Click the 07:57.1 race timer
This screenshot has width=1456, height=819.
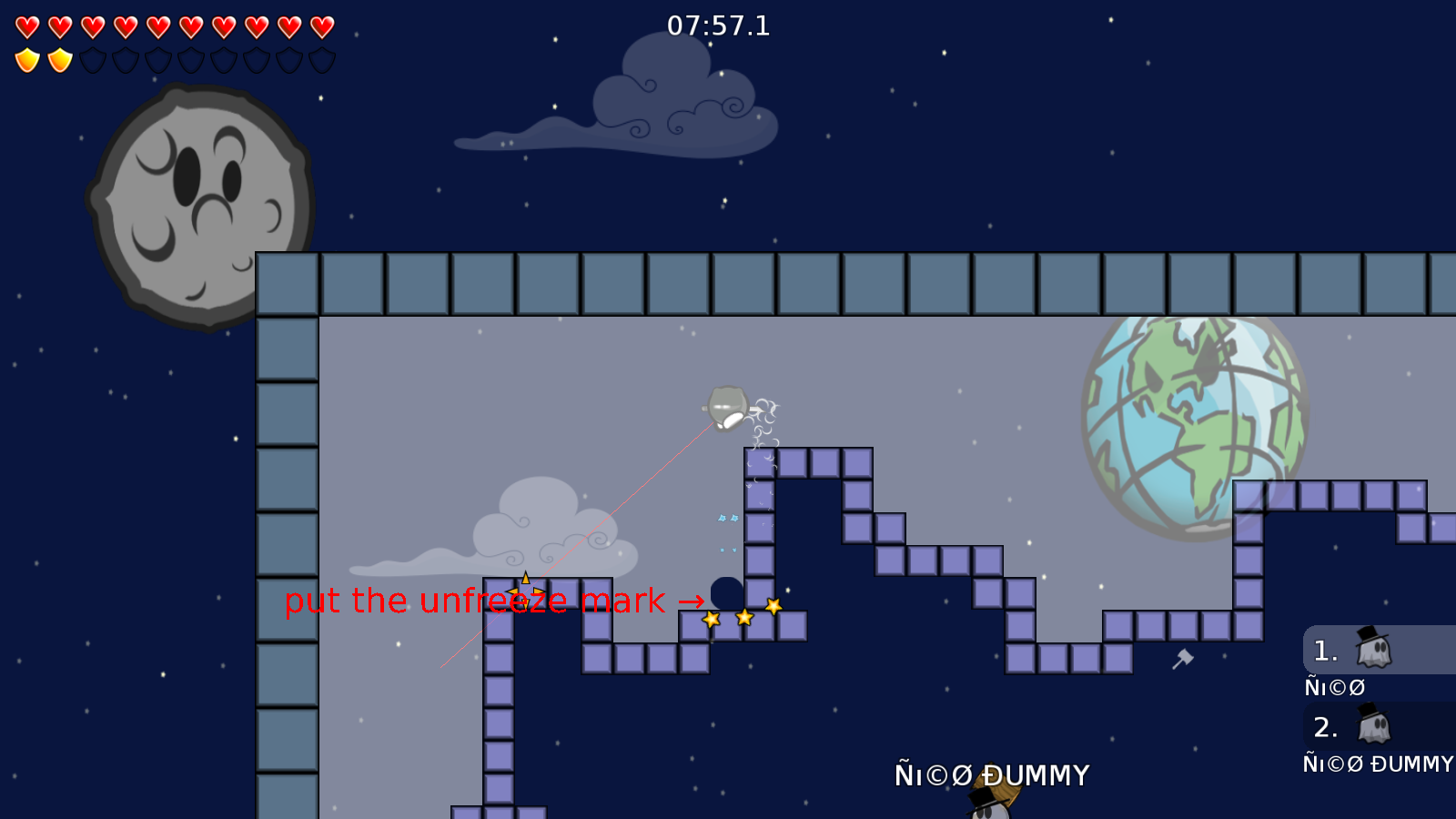[x=718, y=26]
